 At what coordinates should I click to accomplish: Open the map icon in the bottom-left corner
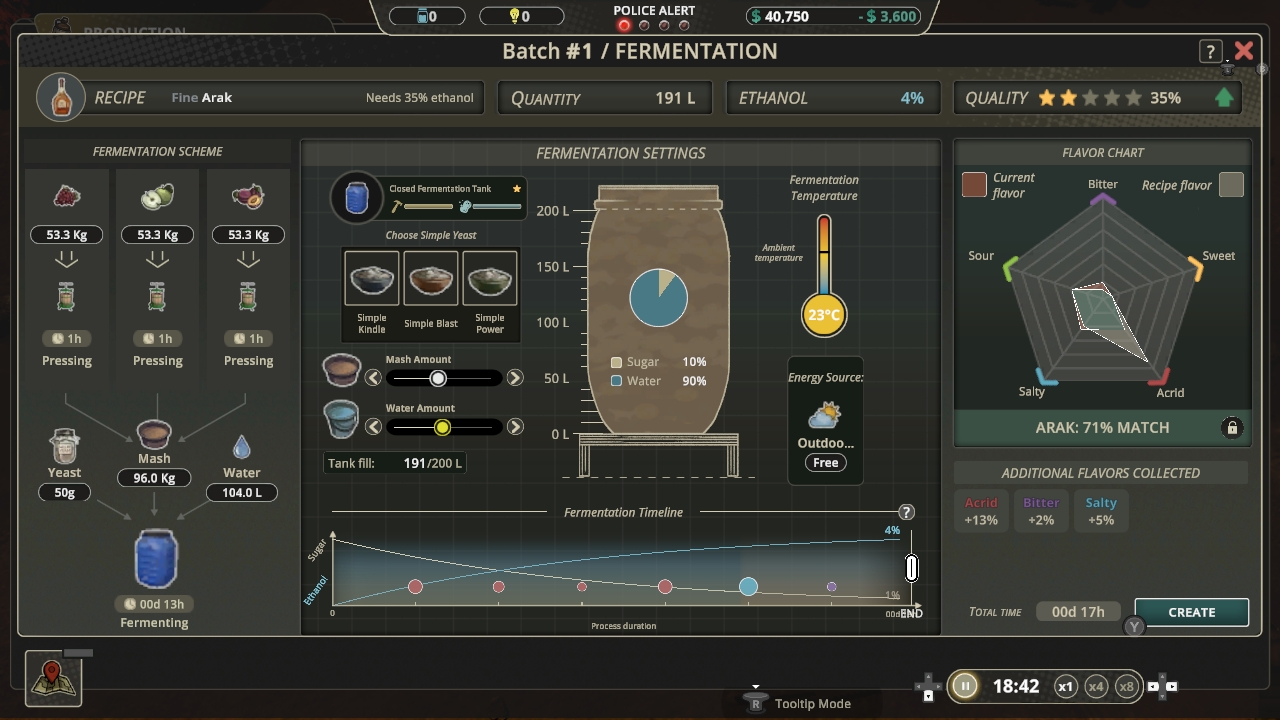(x=52, y=678)
